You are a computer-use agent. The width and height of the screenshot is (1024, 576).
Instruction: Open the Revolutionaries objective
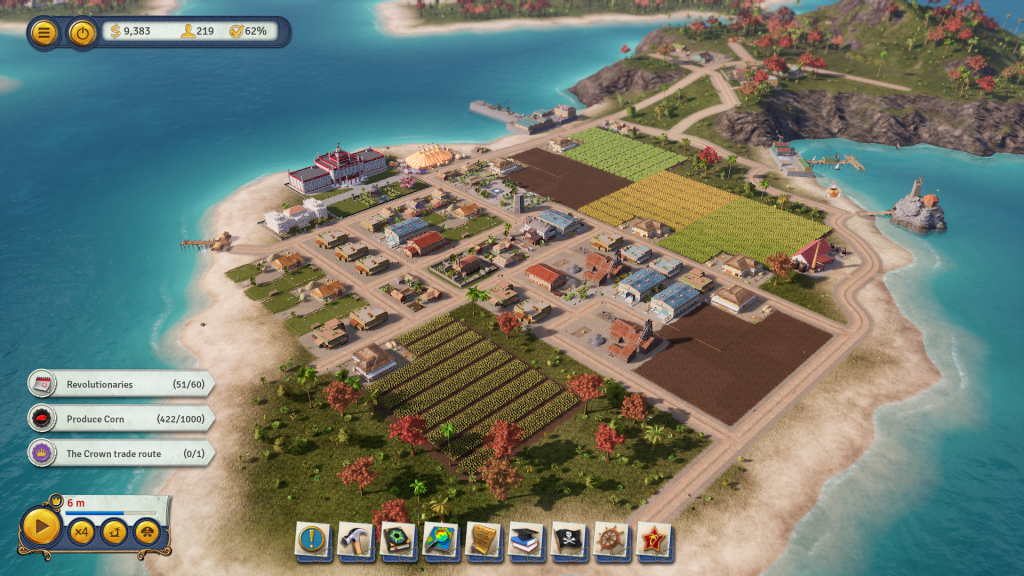click(120, 384)
